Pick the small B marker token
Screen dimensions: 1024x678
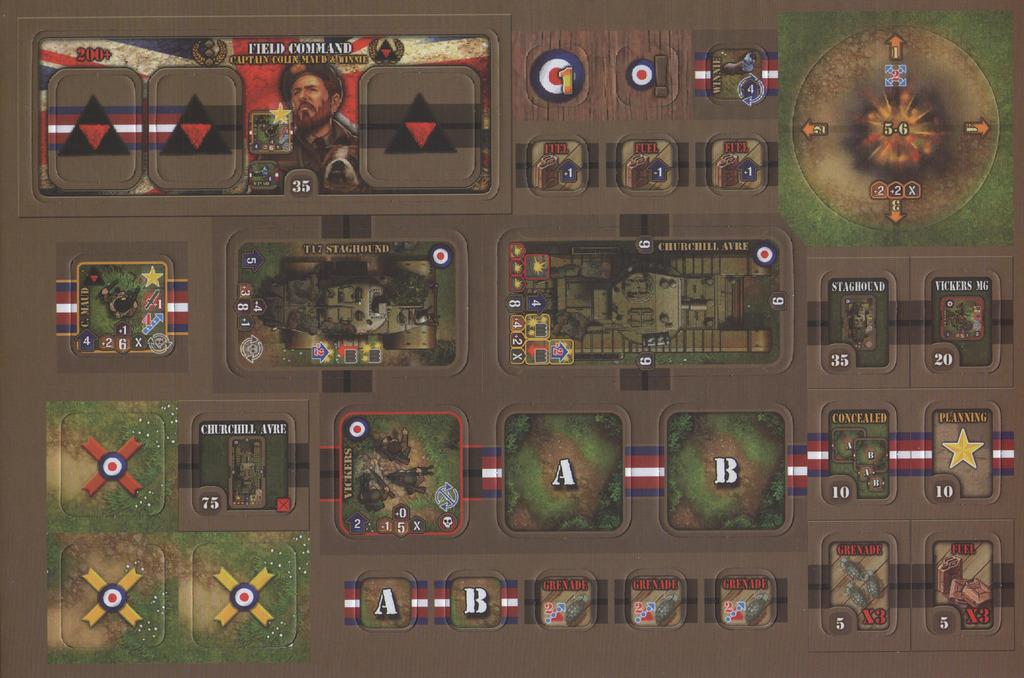[x=476, y=601]
